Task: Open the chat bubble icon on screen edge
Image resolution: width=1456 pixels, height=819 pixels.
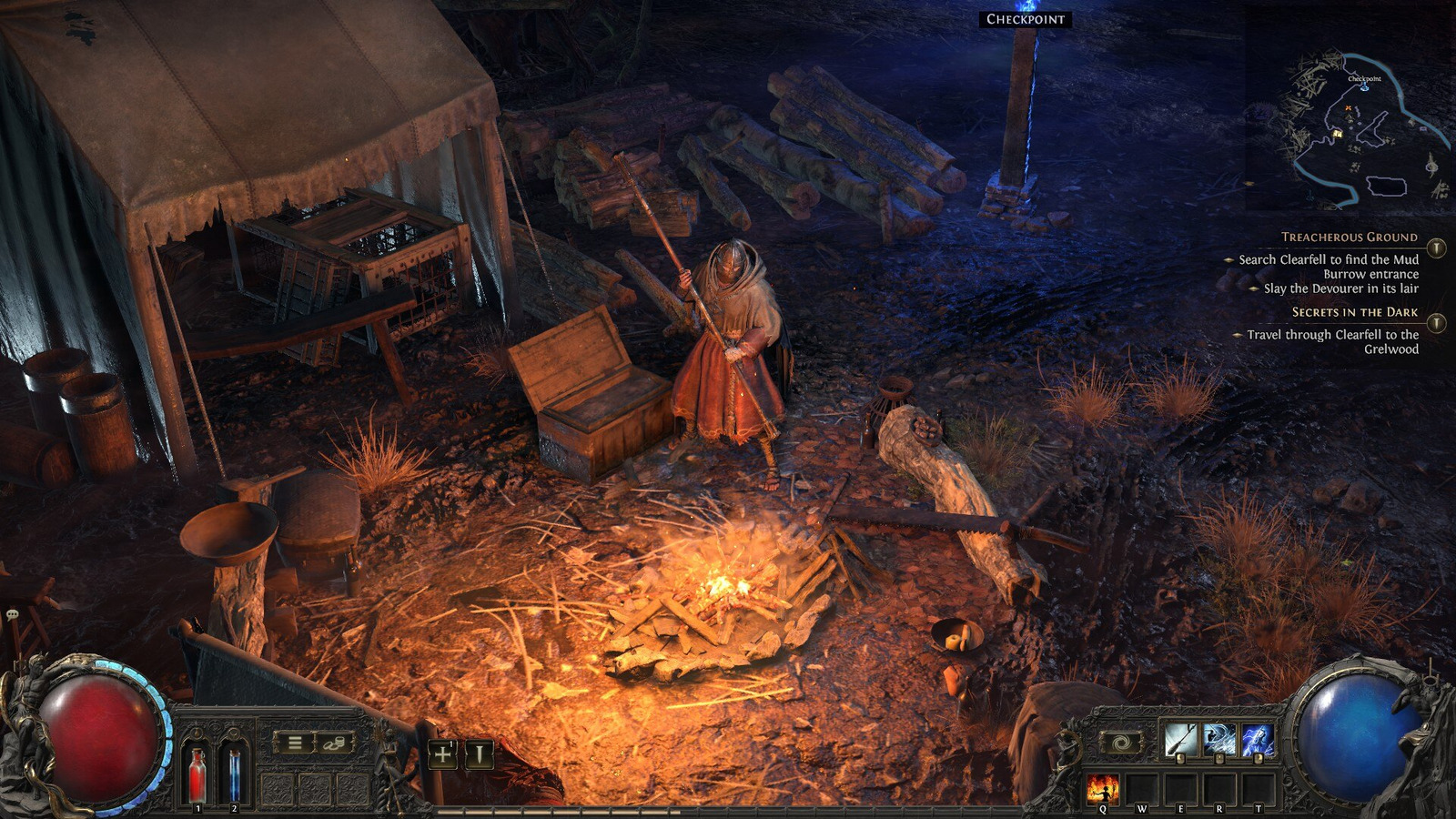Action: point(11,616)
